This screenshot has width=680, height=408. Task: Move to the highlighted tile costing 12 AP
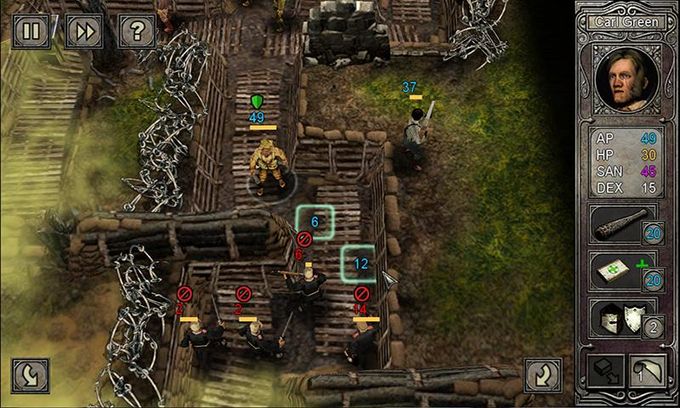point(360,264)
